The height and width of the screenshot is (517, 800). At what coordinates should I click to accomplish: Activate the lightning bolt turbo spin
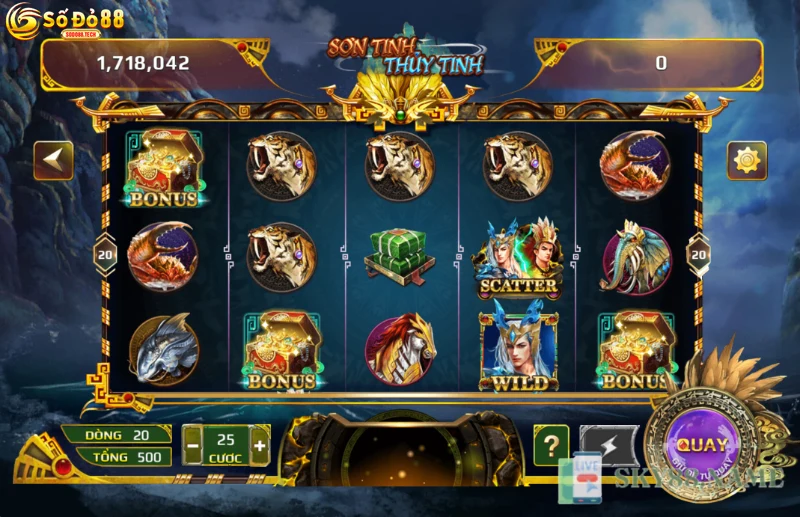click(602, 443)
